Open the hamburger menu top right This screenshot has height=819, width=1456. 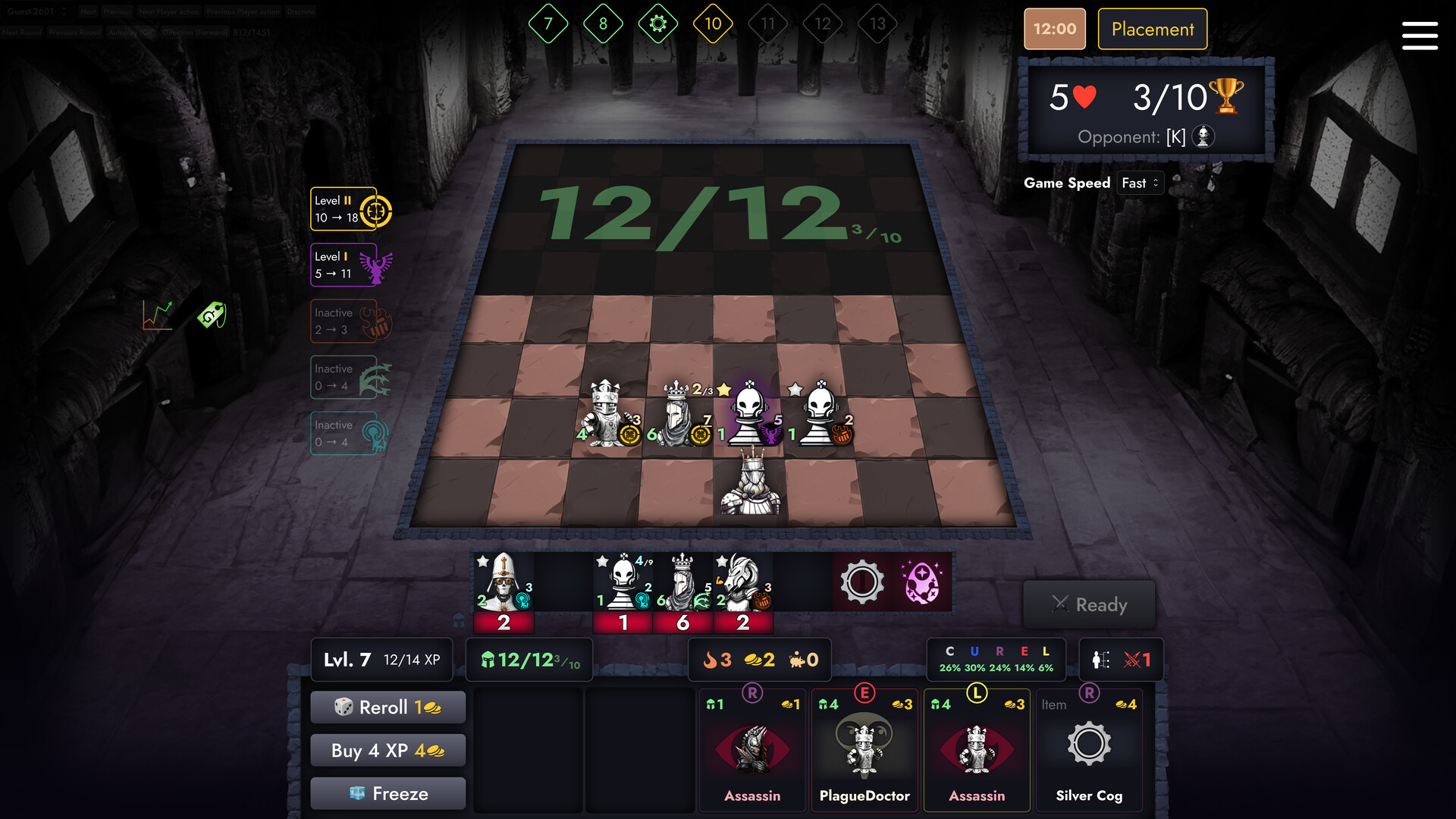point(1420,36)
